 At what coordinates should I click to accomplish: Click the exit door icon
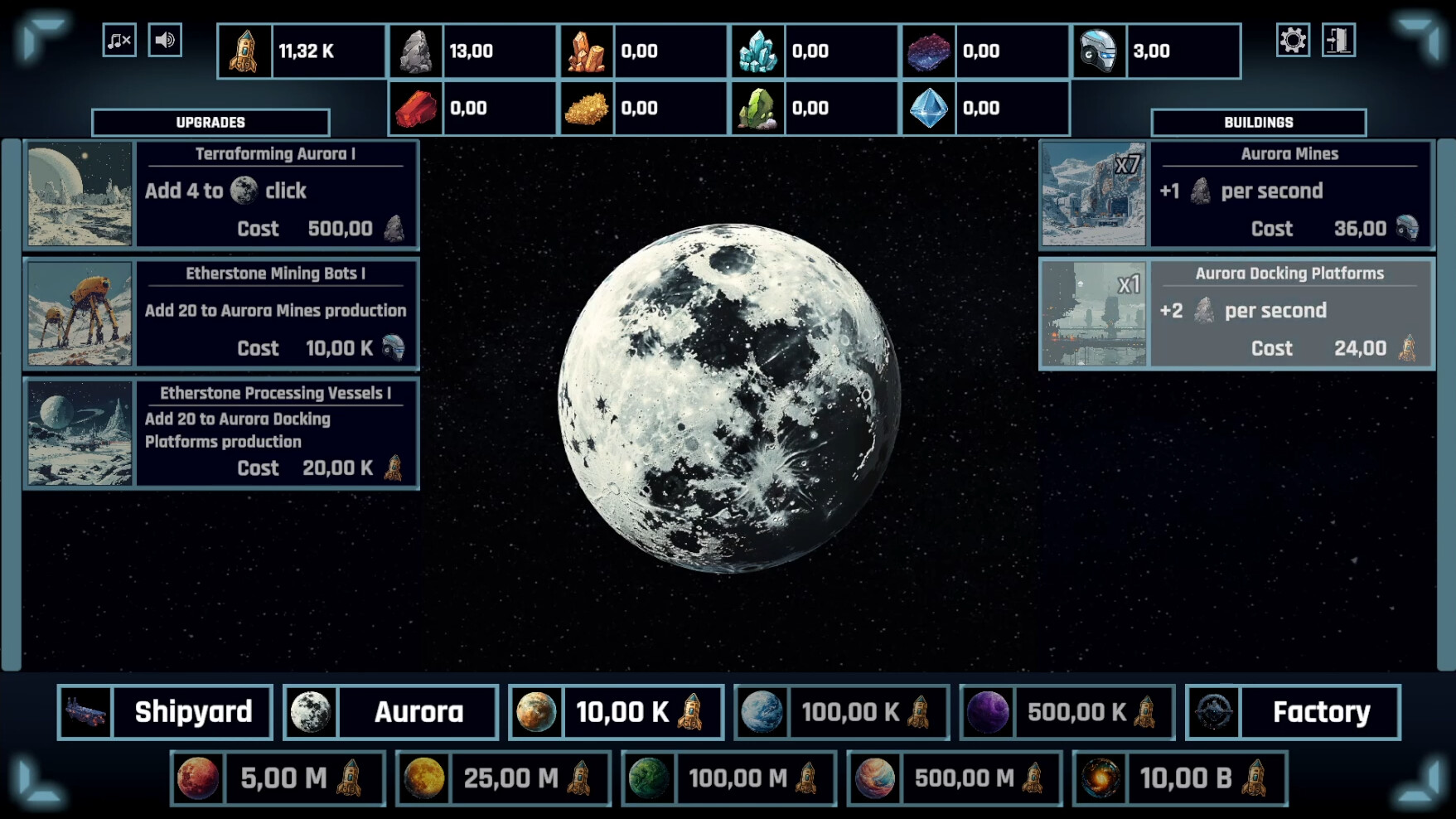pyautogui.click(x=1340, y=38)
